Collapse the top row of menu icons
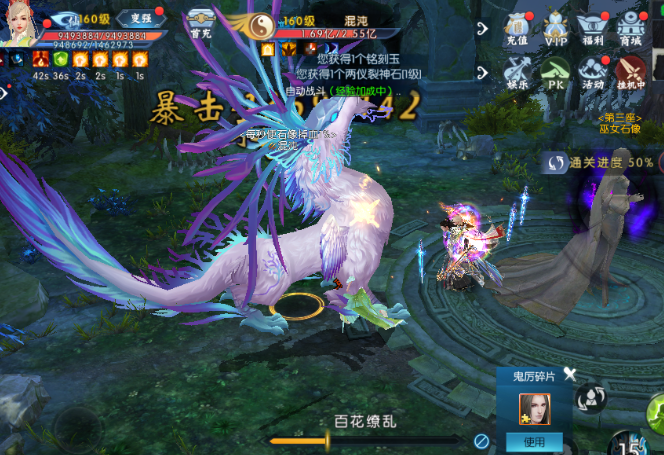Image resolution: width=664 pixels, height=455 pixels. point(484,28)
